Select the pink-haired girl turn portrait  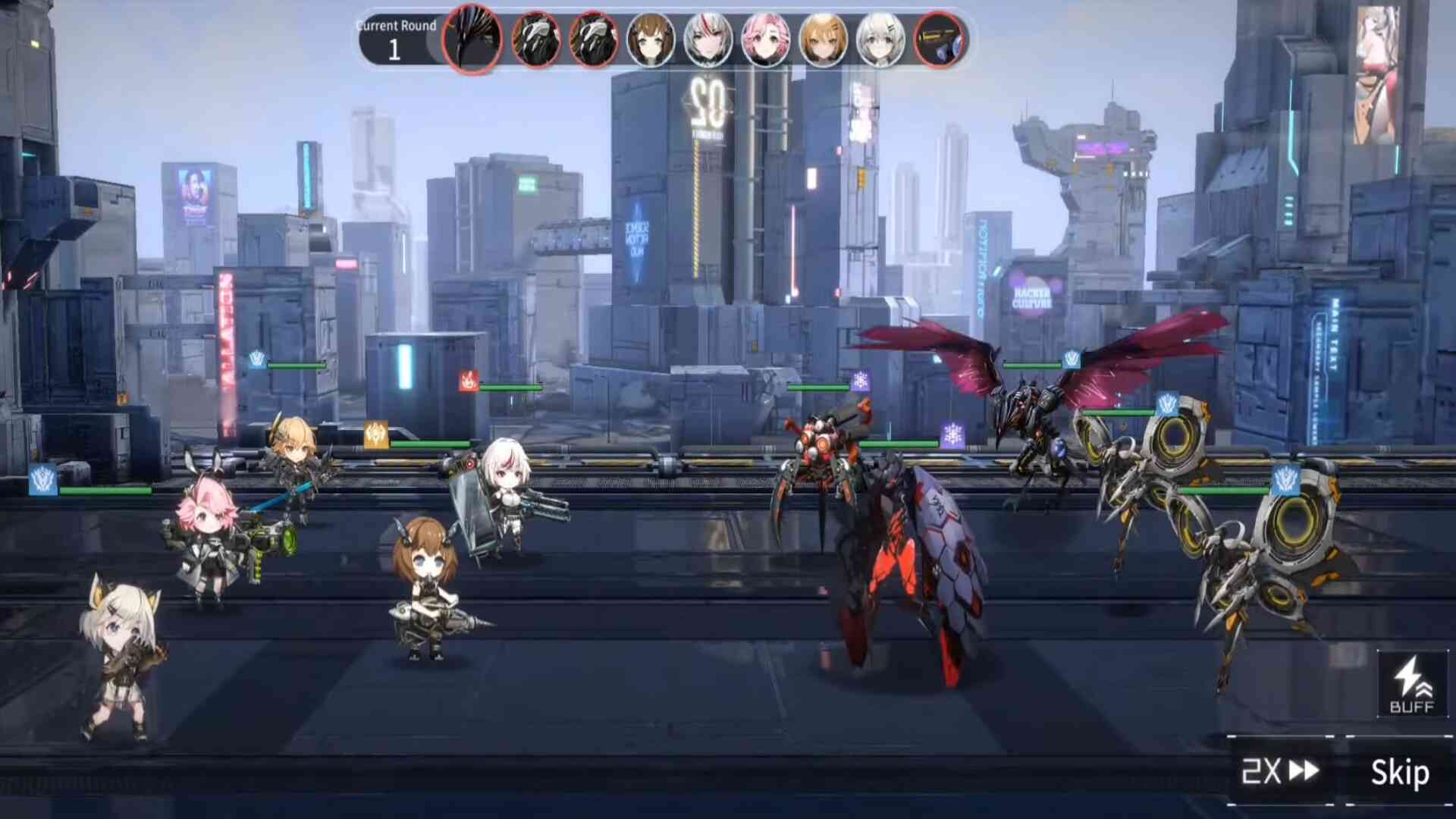tap(765, 39)
